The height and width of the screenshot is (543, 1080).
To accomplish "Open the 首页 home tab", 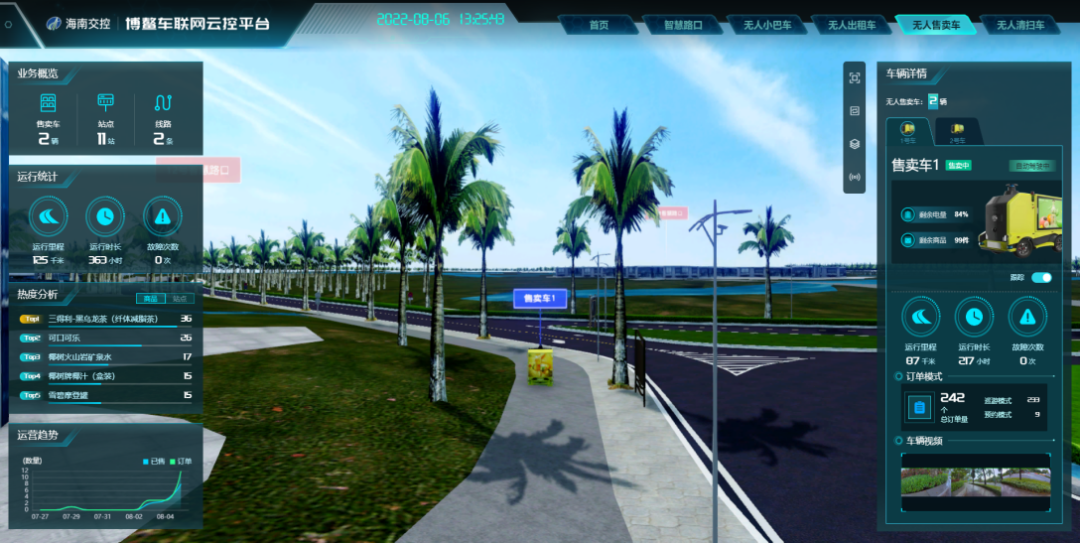I will pos(599,25).
